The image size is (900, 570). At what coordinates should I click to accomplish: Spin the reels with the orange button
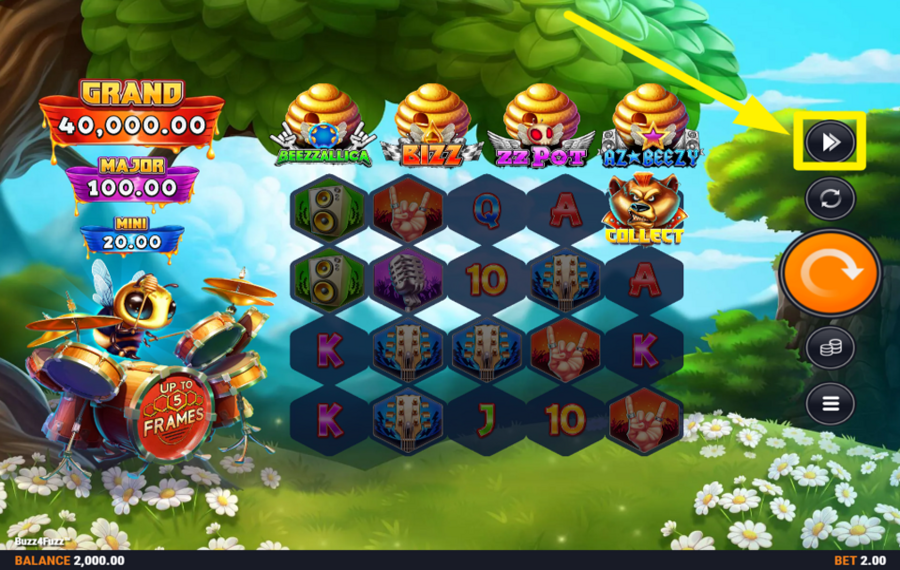pyautogui.click(x=829, y=273)
